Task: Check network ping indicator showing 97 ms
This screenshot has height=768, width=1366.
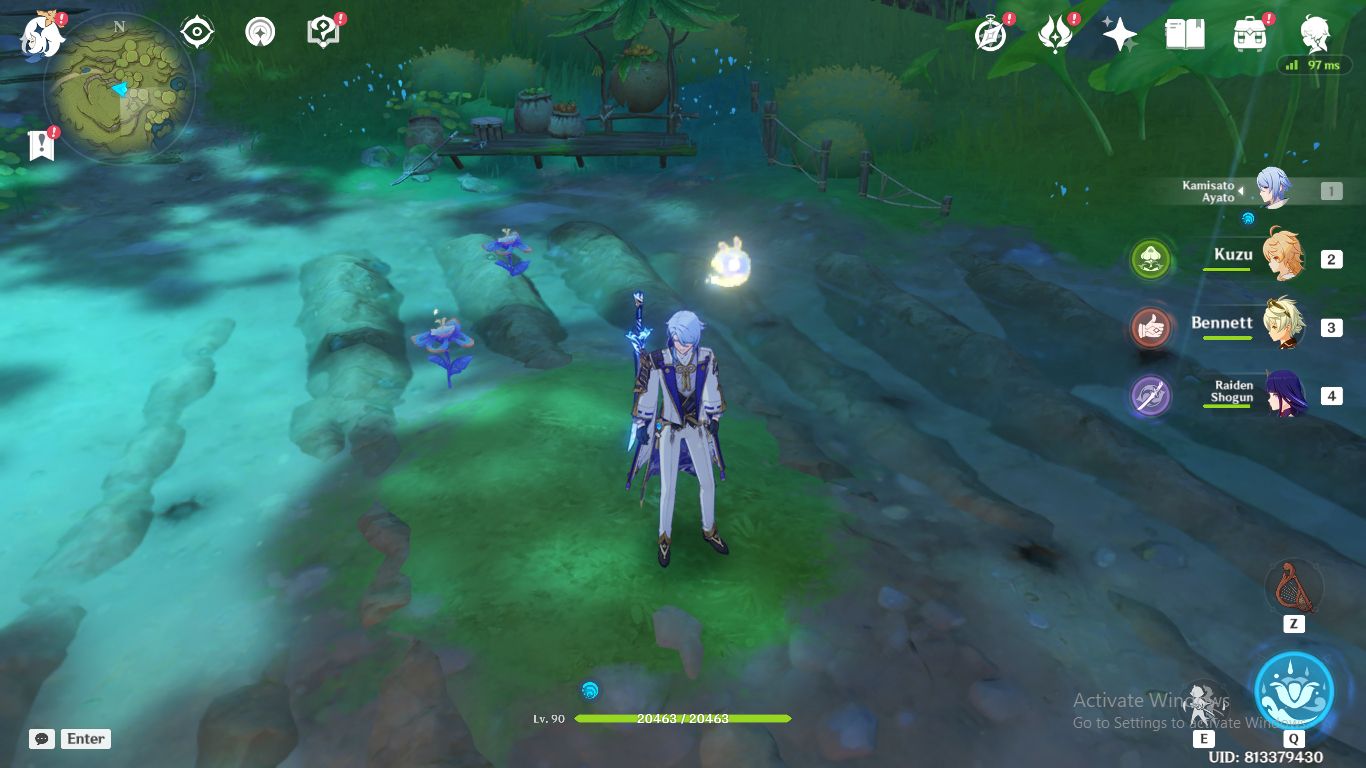Action: (x=1314, y=64)
